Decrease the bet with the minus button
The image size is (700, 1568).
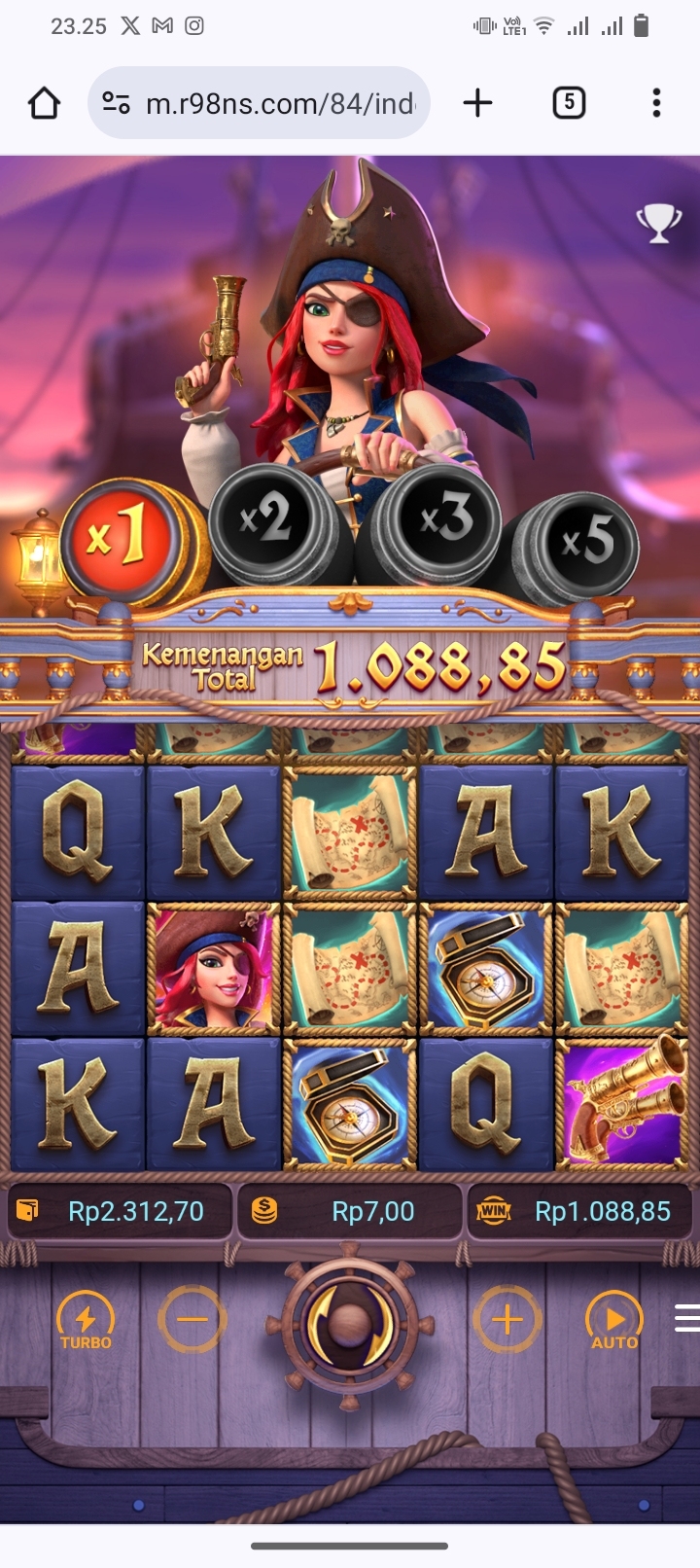[192, 1320]
